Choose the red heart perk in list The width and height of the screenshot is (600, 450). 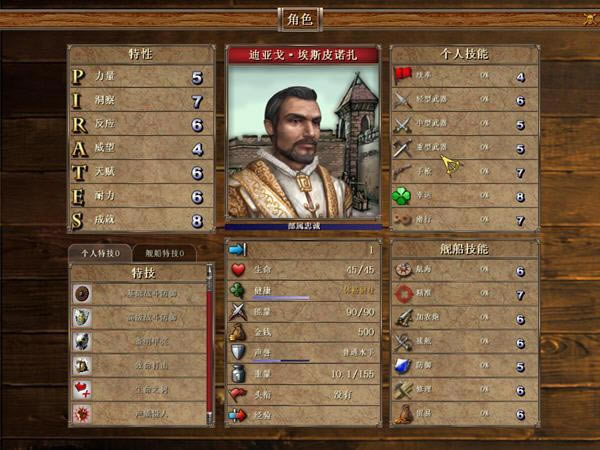point(138,390)
